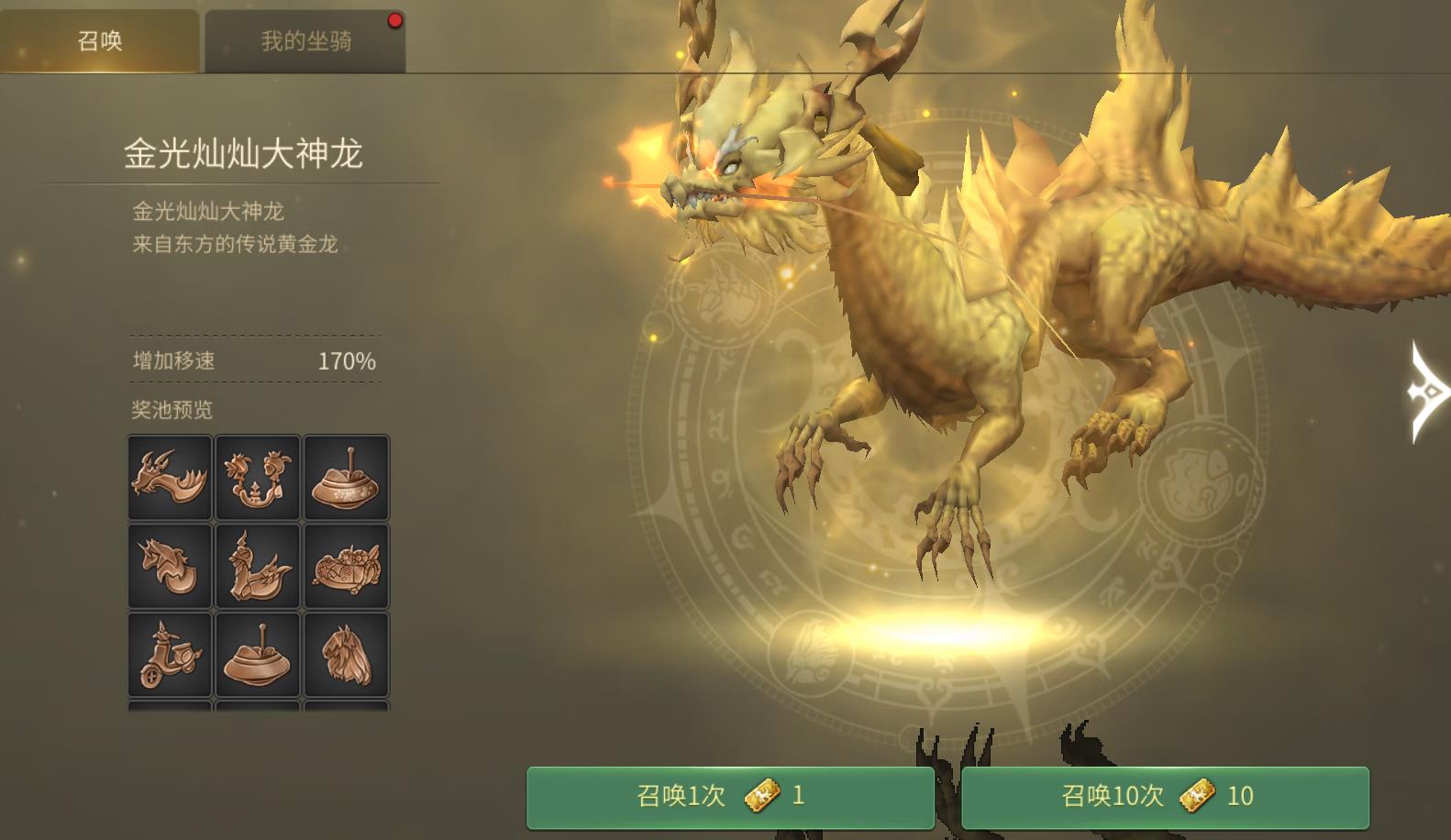Show the next mount with the right arrow
Image resolution: width=1451 pixels, height=840 pixels.
point(1427,392)
